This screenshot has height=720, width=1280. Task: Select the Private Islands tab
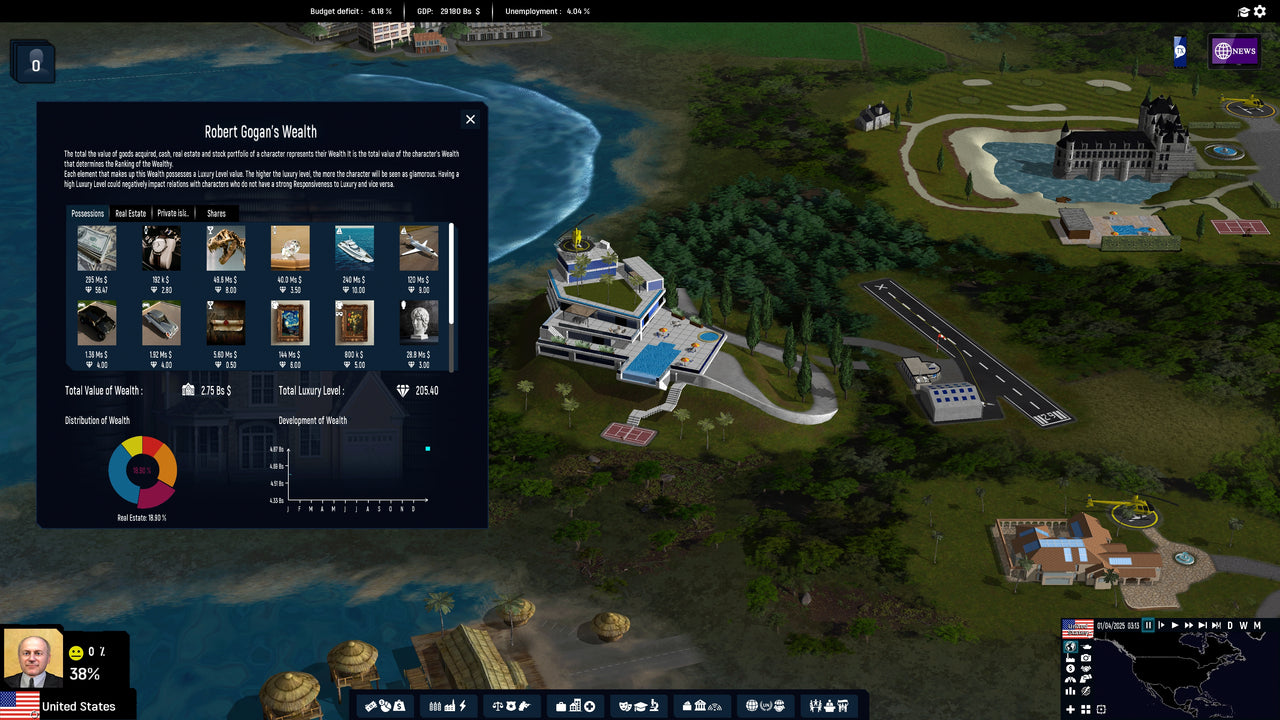pyautogui.click(x=172, y=213)
